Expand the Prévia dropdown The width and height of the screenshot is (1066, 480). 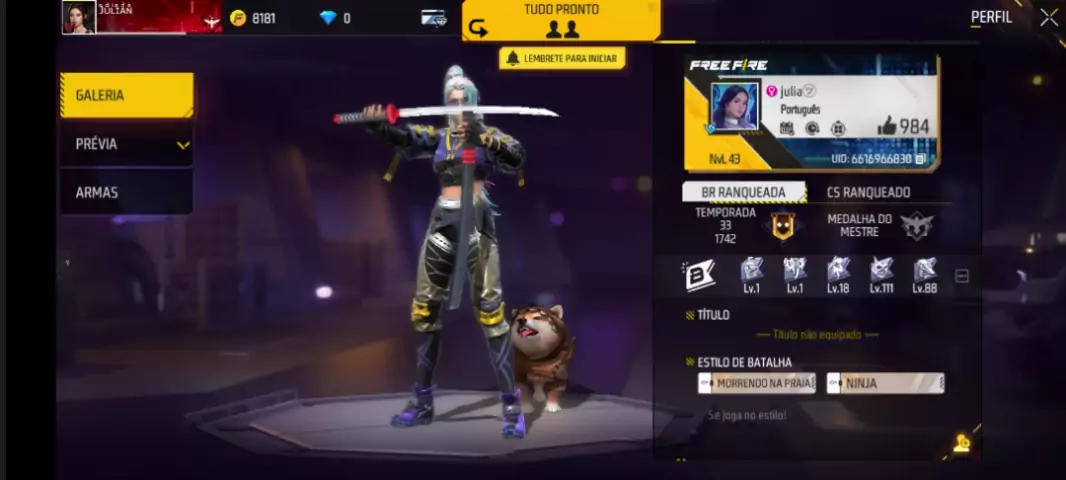126,145
